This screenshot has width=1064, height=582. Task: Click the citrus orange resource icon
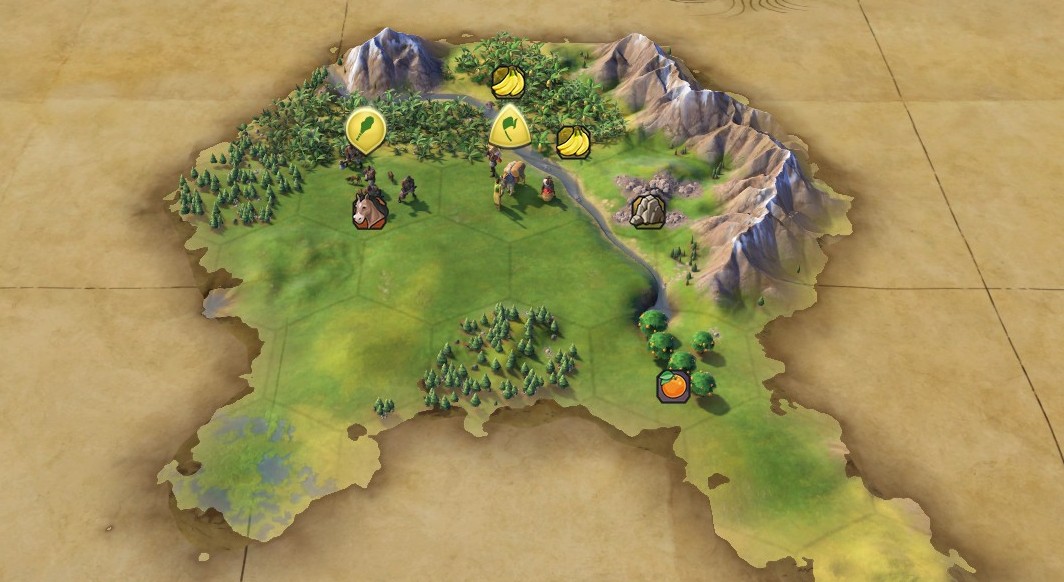[673, 385]
